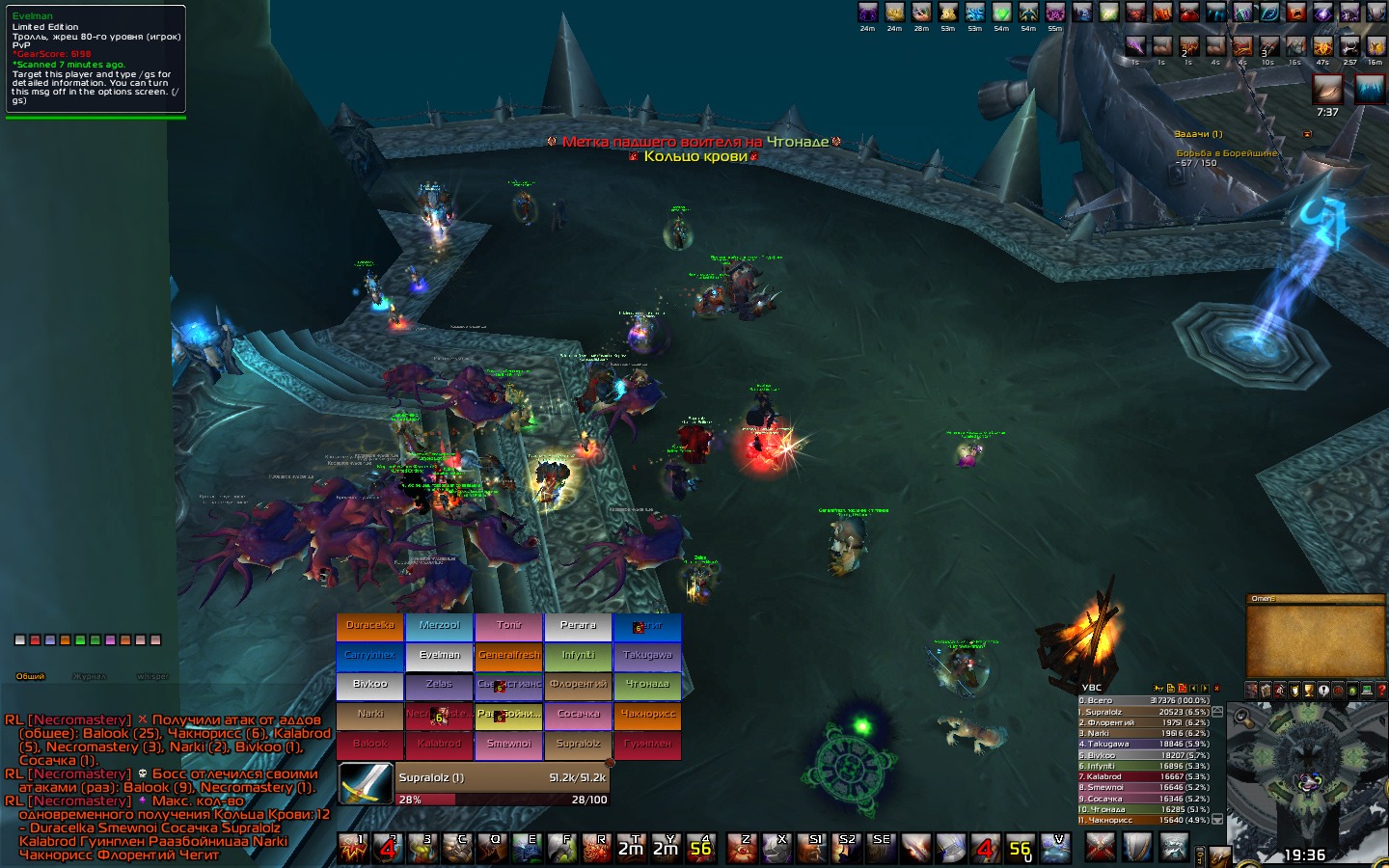Select Supralolz row in damage meter

pyautogui.click(x=1143, y=712)
